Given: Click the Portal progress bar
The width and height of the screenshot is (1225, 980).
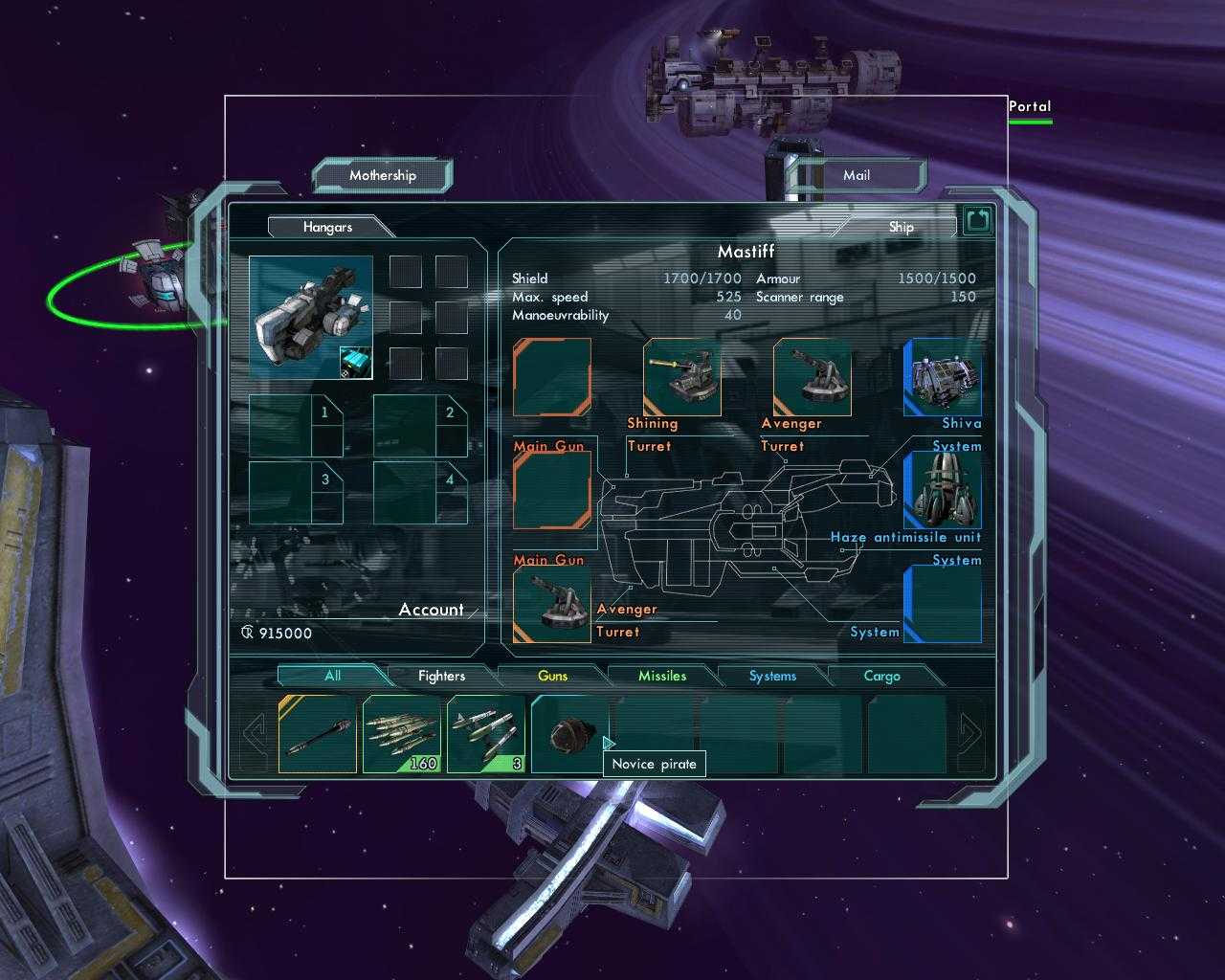Looking at the screenshot, I should [1031, 121].
